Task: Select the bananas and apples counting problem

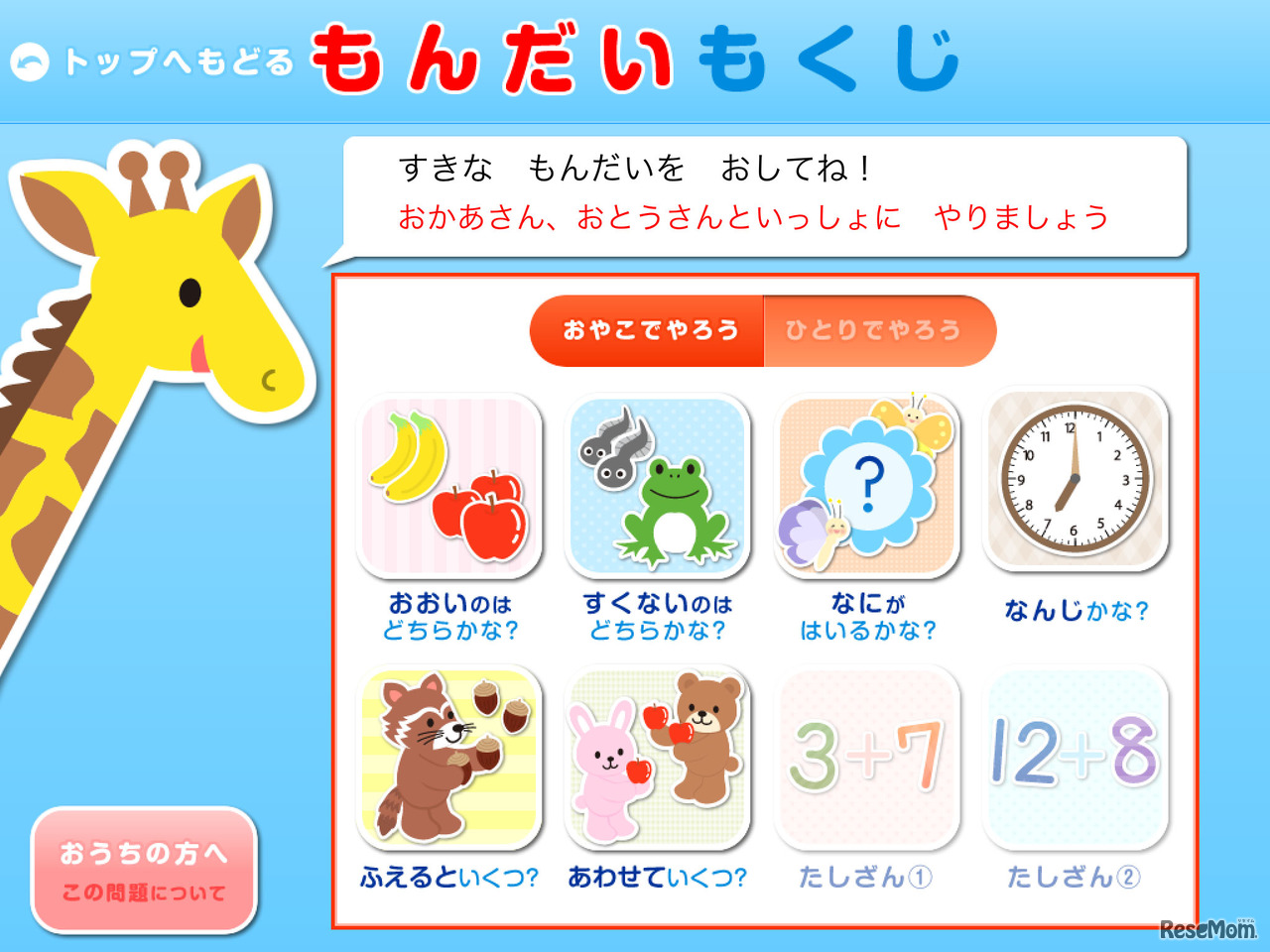Action: 451,486
